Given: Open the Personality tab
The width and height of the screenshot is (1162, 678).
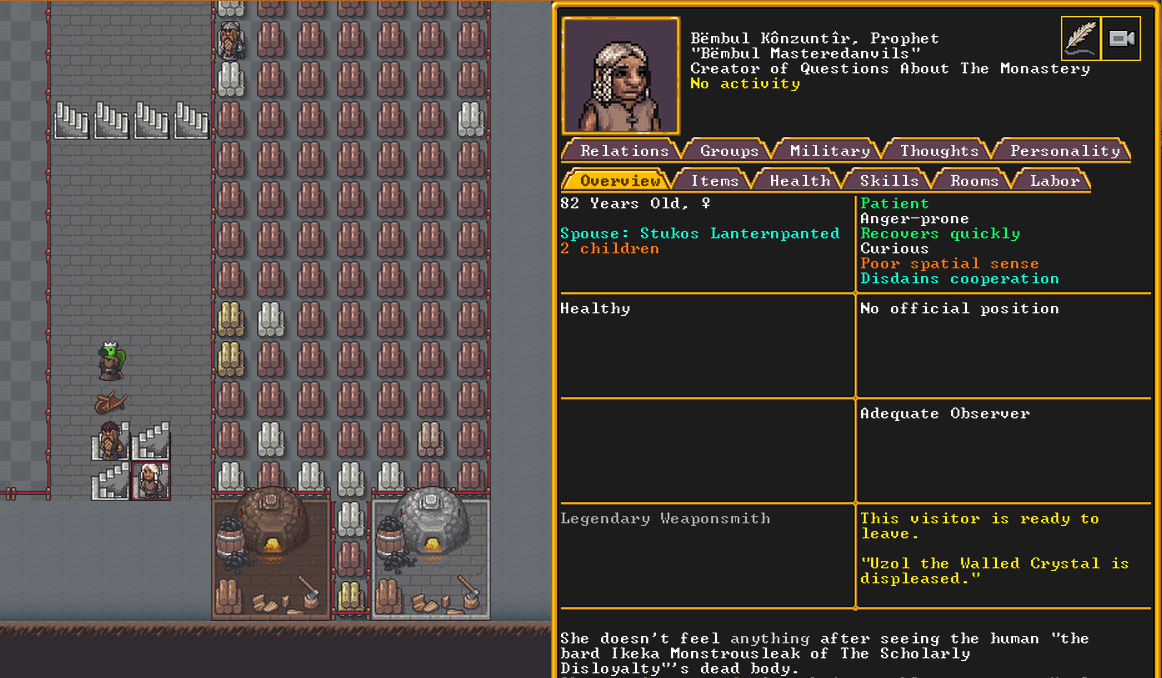Looking at the screenshot, I should click(x=1064, y=151).
